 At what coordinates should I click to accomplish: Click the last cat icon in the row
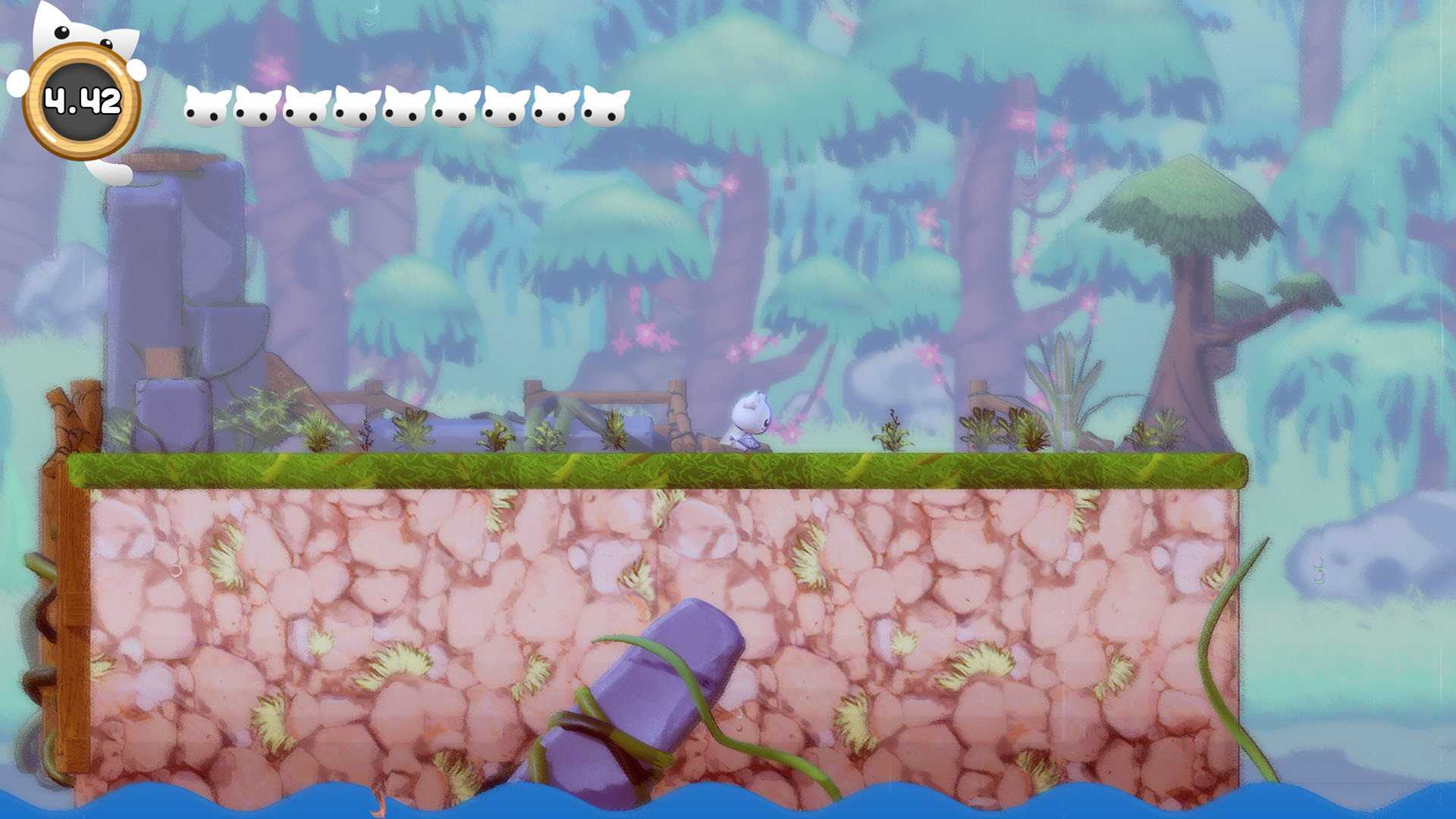603,108
